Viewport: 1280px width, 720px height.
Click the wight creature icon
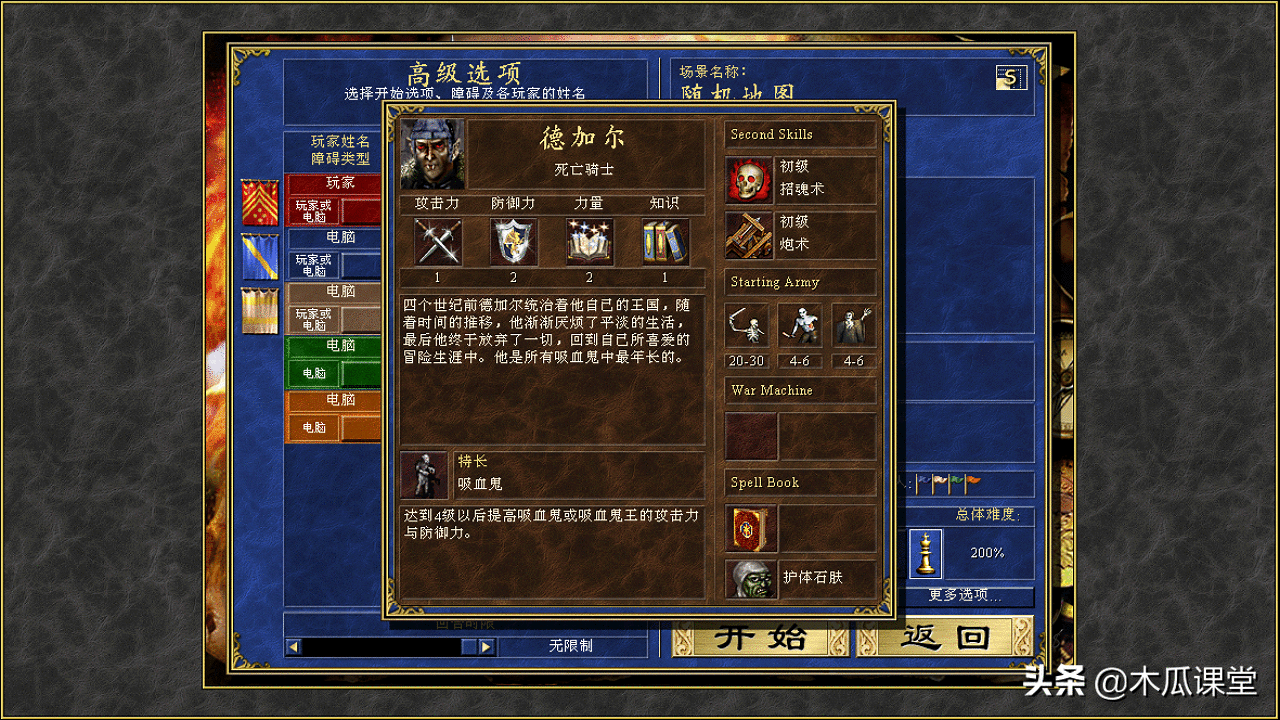click(x=853, y=327)
